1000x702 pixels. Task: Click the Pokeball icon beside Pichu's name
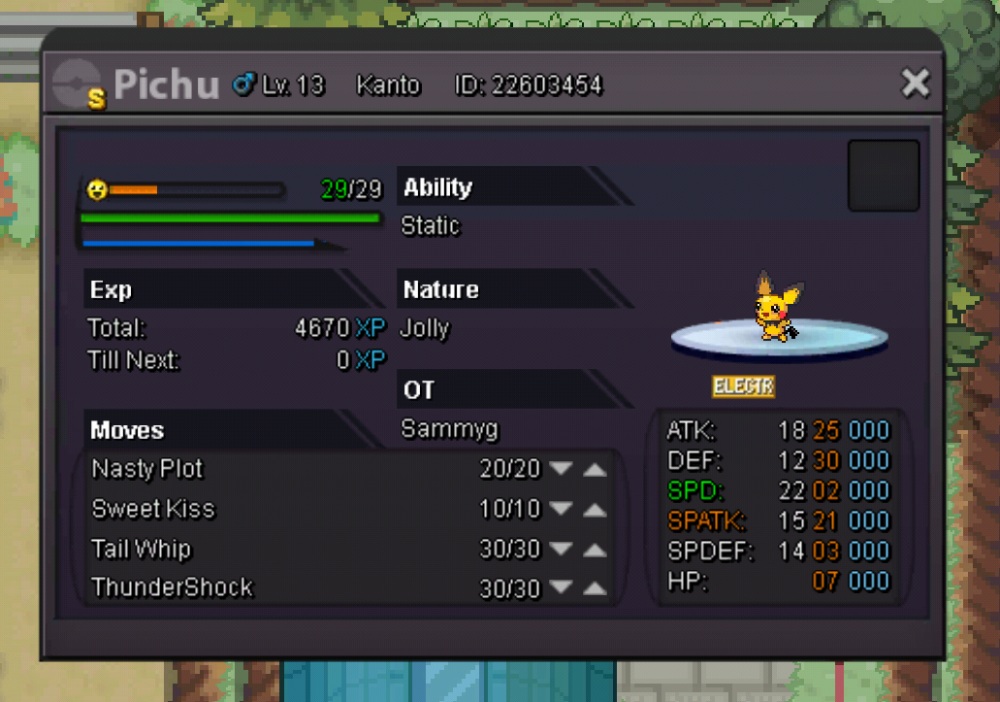pos(77,84)
